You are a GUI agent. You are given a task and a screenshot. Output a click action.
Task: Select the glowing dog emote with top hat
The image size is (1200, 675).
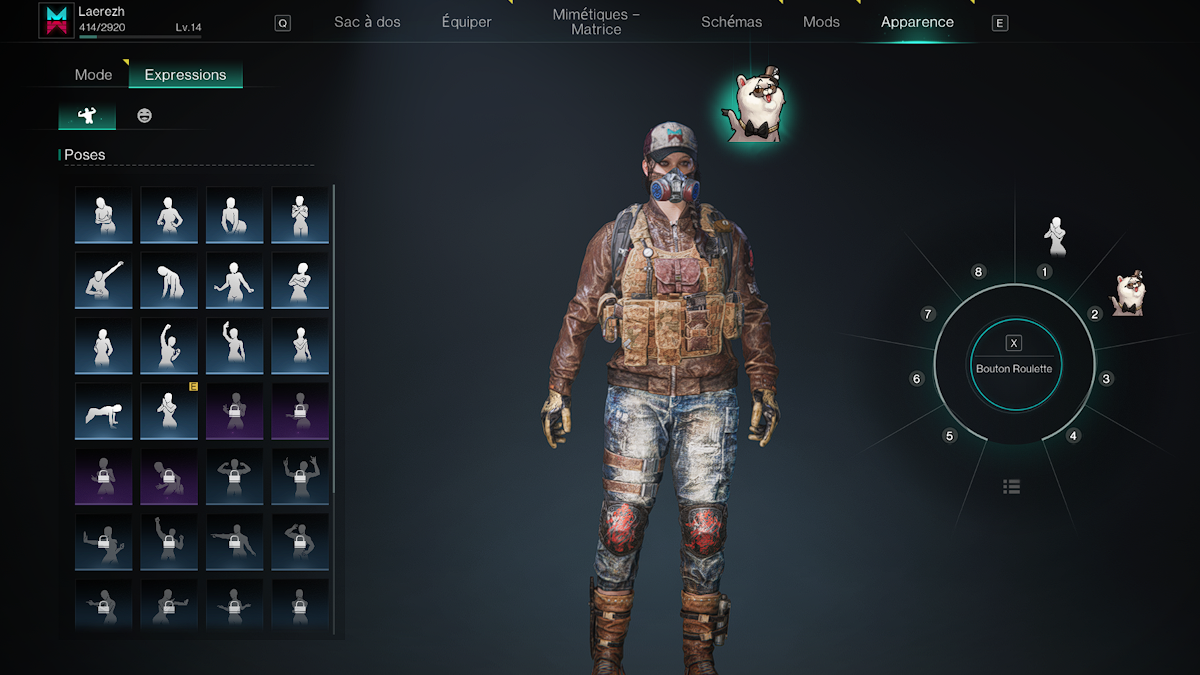[x=752, y=109]
